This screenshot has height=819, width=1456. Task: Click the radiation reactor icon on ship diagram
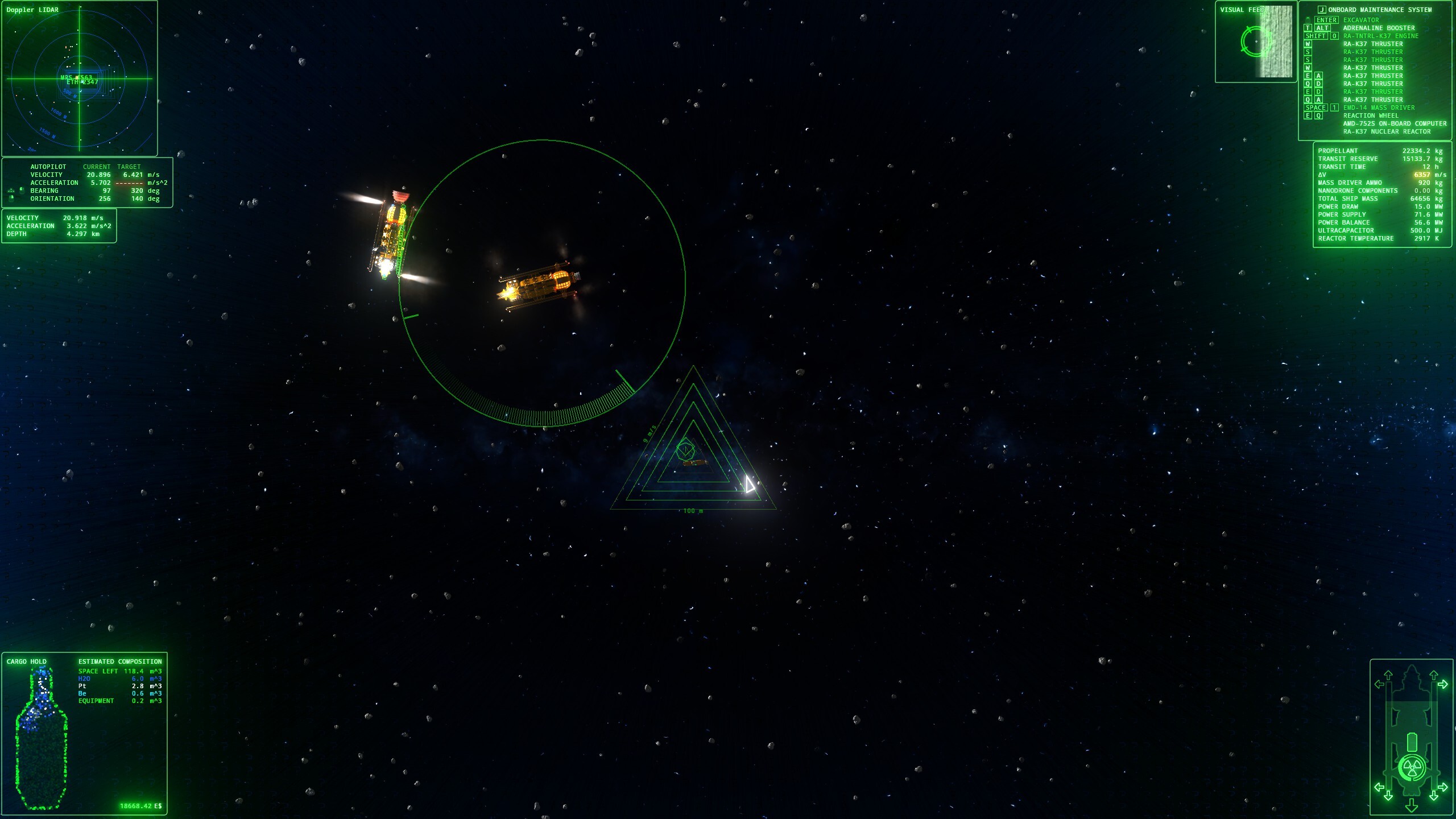(1411, 768)
